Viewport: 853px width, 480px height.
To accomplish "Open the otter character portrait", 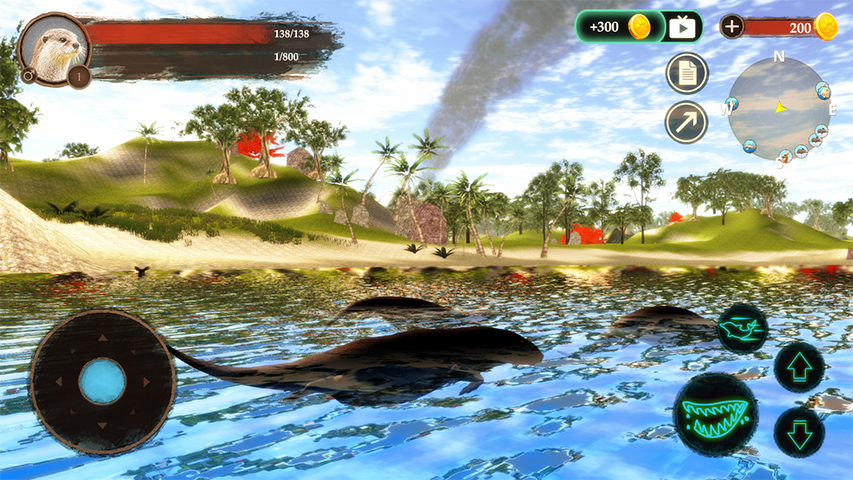I will click(x=54, y=47).
